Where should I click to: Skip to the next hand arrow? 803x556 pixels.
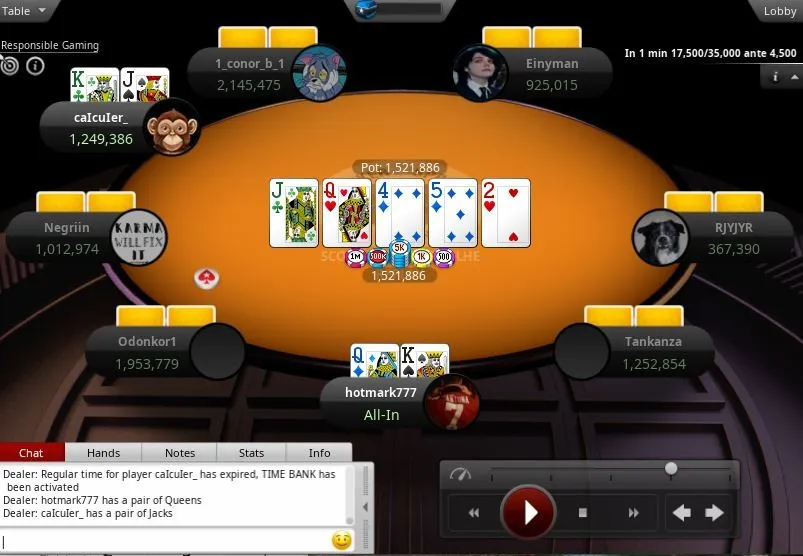[714, 513]
